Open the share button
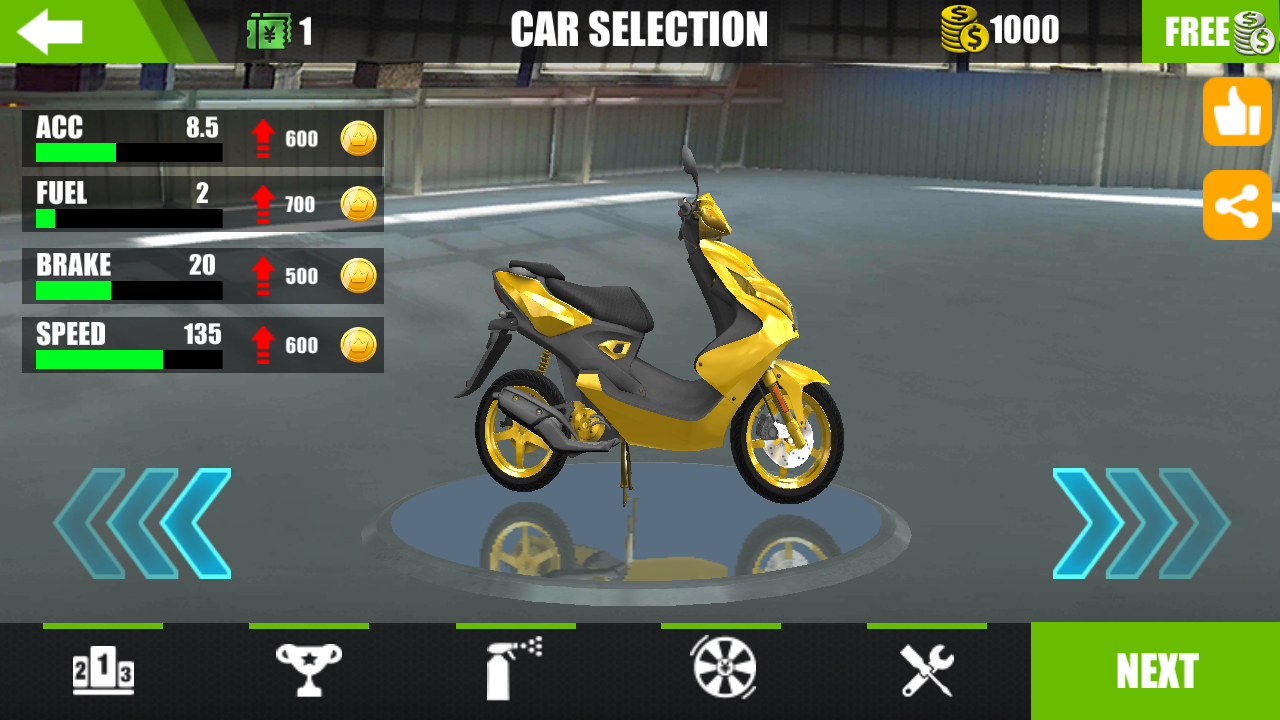 [1237, 205]
